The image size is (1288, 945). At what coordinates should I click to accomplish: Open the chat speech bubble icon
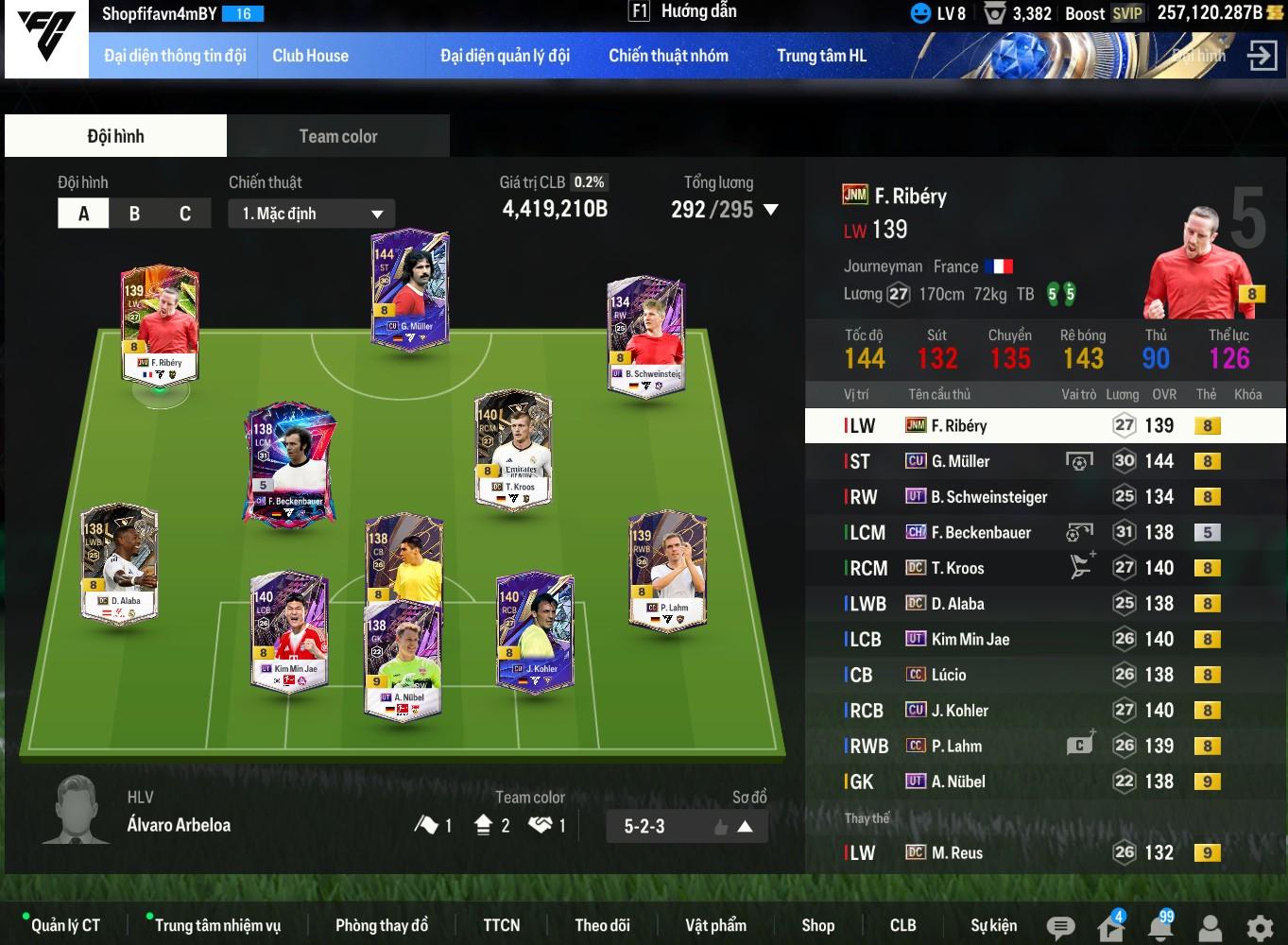pos(1060,927)
